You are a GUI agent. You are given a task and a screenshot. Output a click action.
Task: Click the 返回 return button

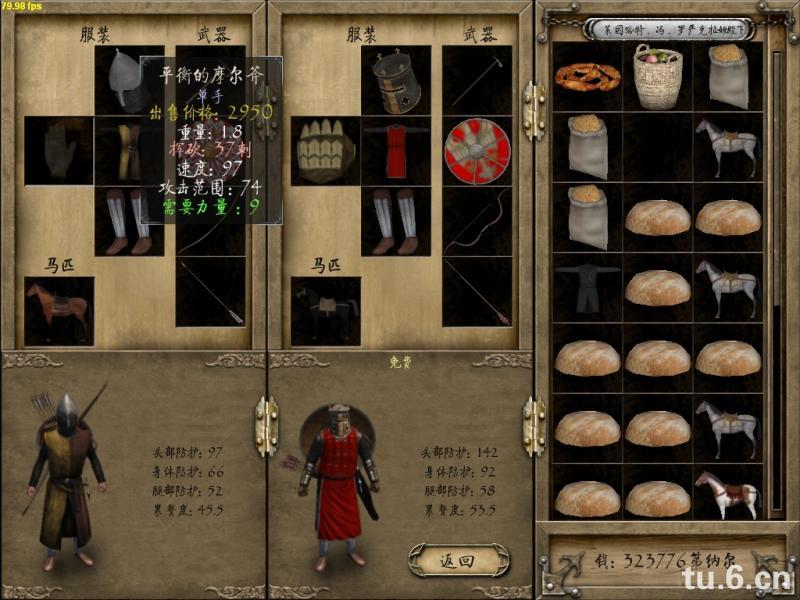tap(458, 561)
